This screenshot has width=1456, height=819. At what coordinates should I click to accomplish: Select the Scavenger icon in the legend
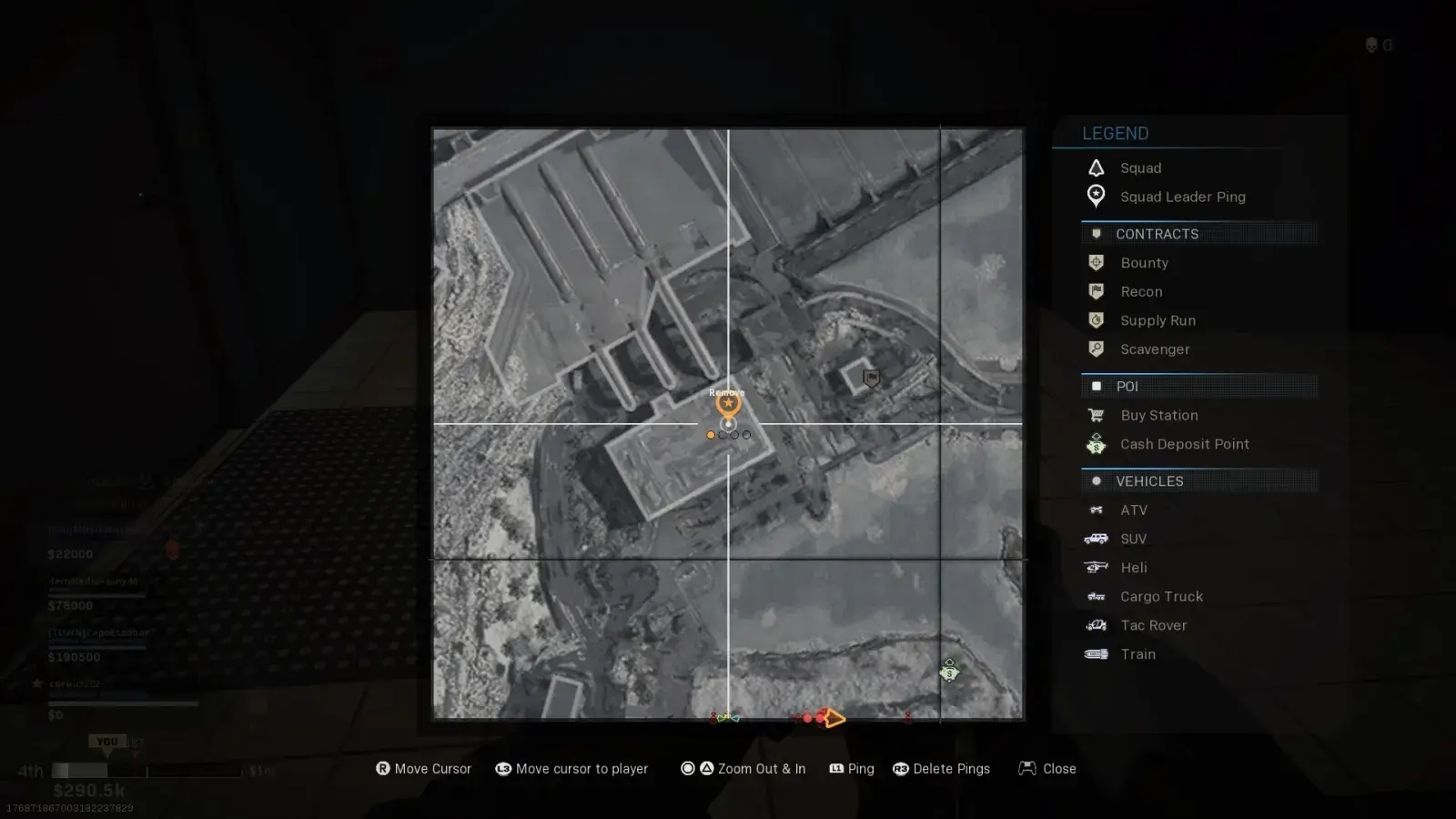(1096, 349)
